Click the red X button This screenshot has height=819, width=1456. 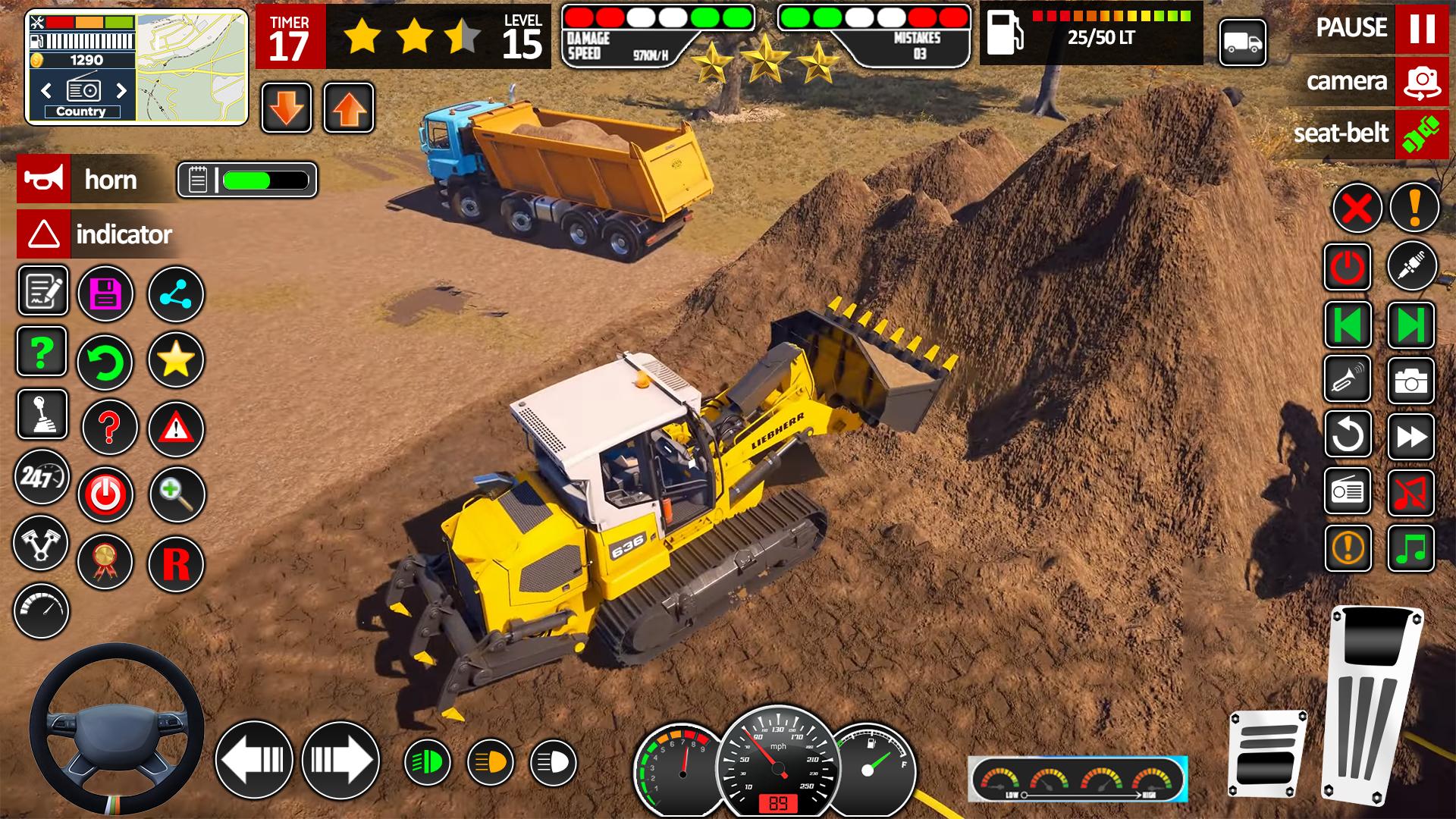coord(1357,207)
